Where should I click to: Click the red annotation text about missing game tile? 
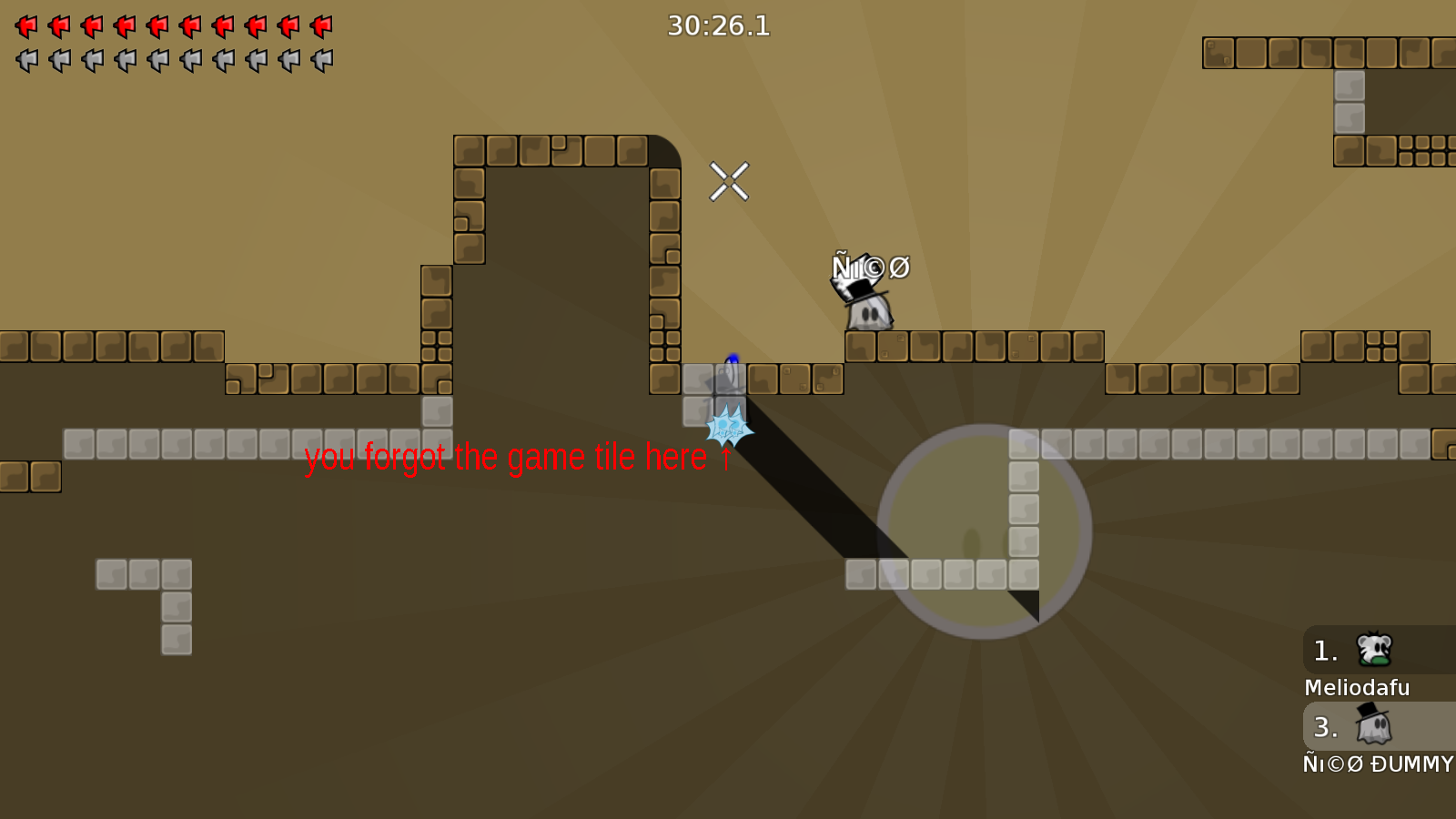517,458
